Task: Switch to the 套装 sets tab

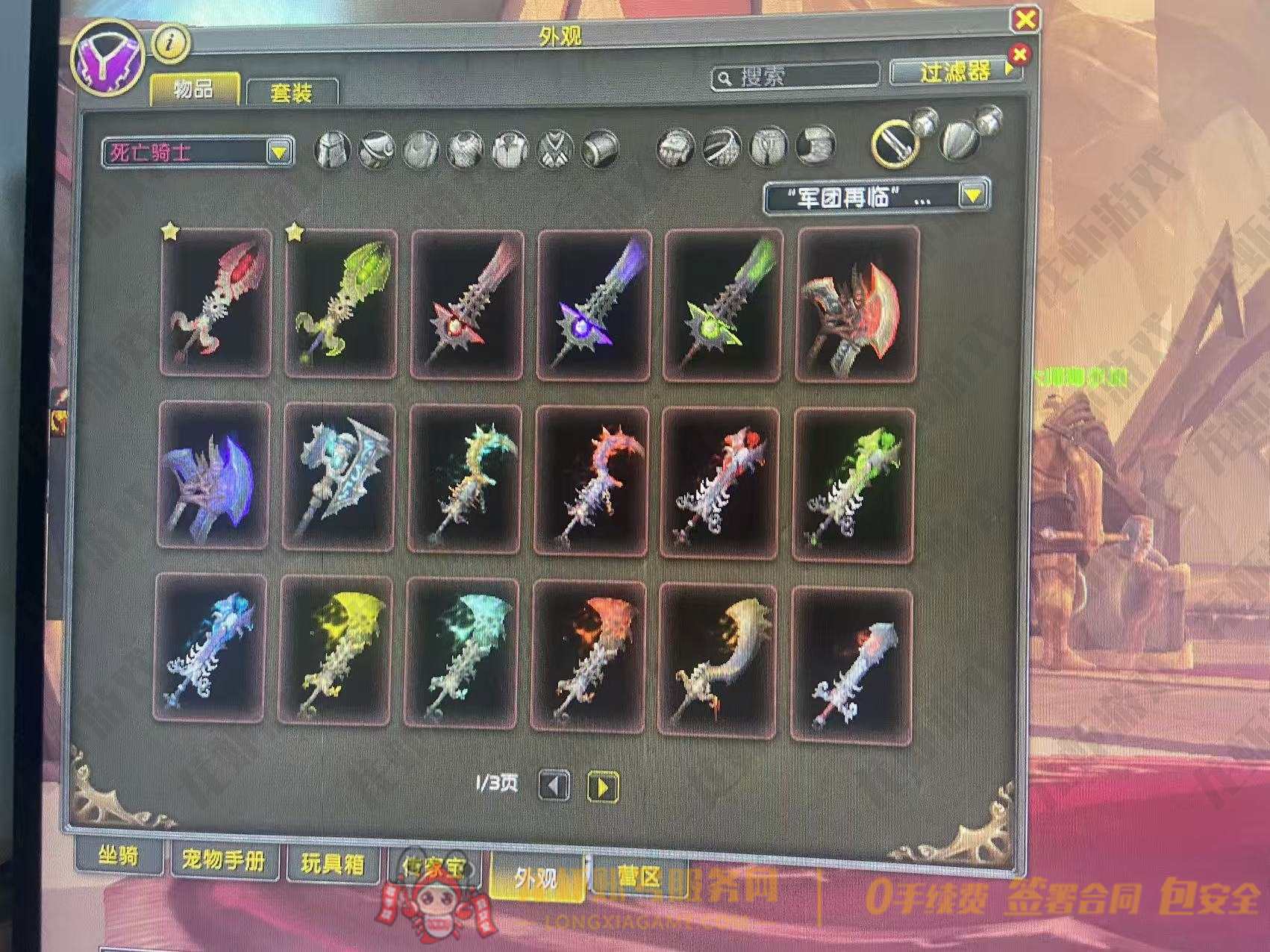Action: 291,93
